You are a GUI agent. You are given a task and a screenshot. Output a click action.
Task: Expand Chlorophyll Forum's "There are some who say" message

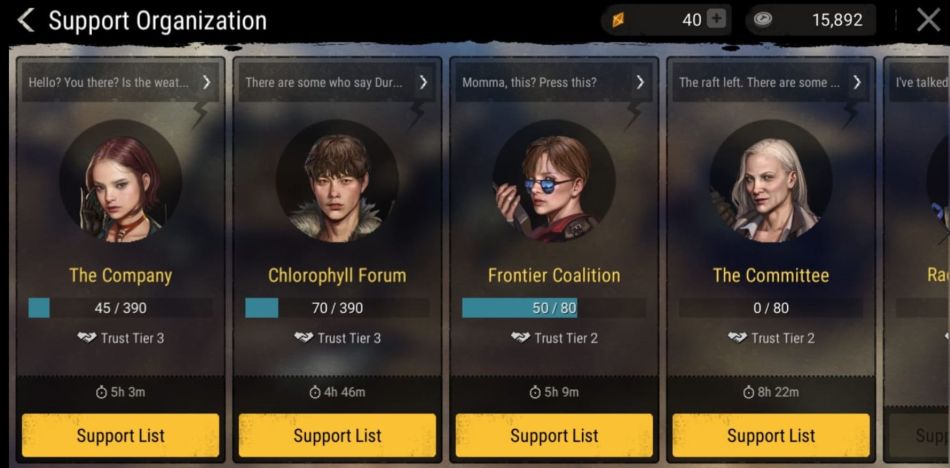click(423, 82)
